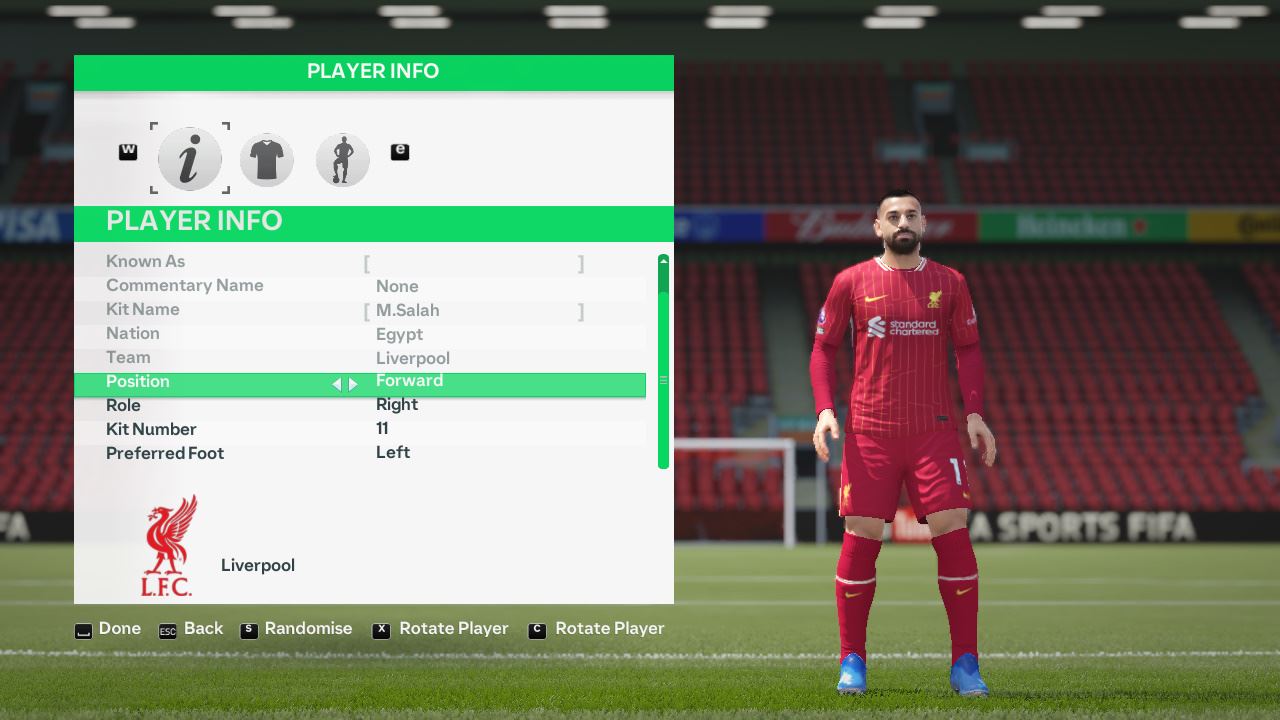The width and height of the screenshot is (1280, 720).
Task: Click the Position right arrow
Action: pos(353,384)
